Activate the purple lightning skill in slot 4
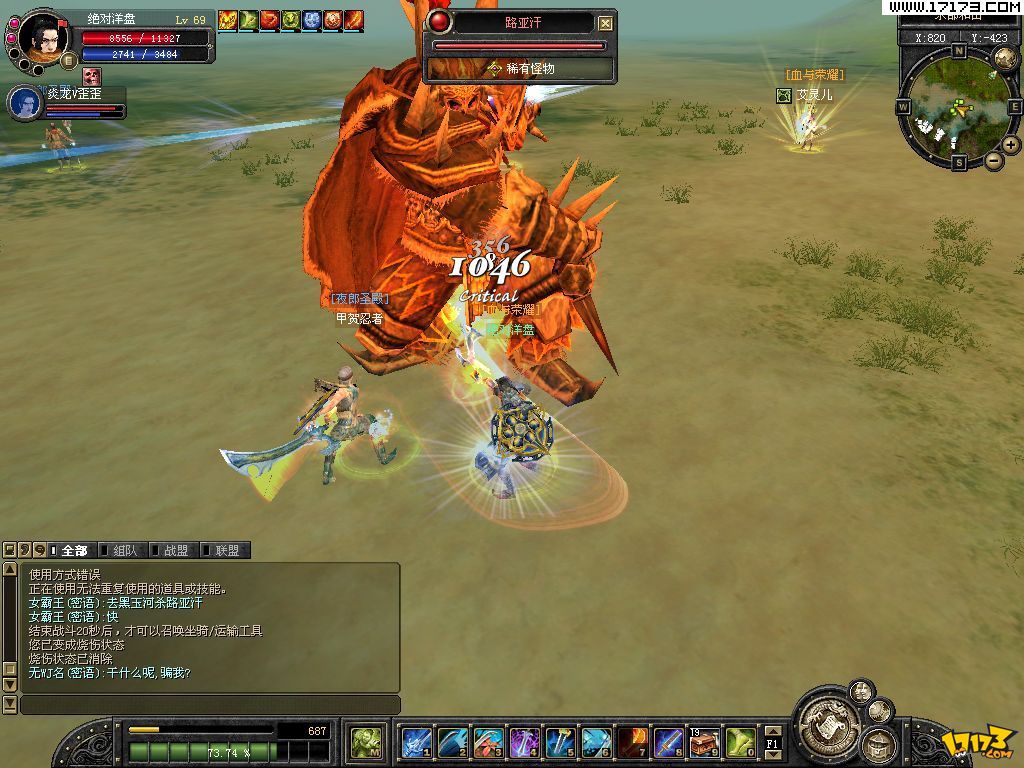 (x=524, y=743)
